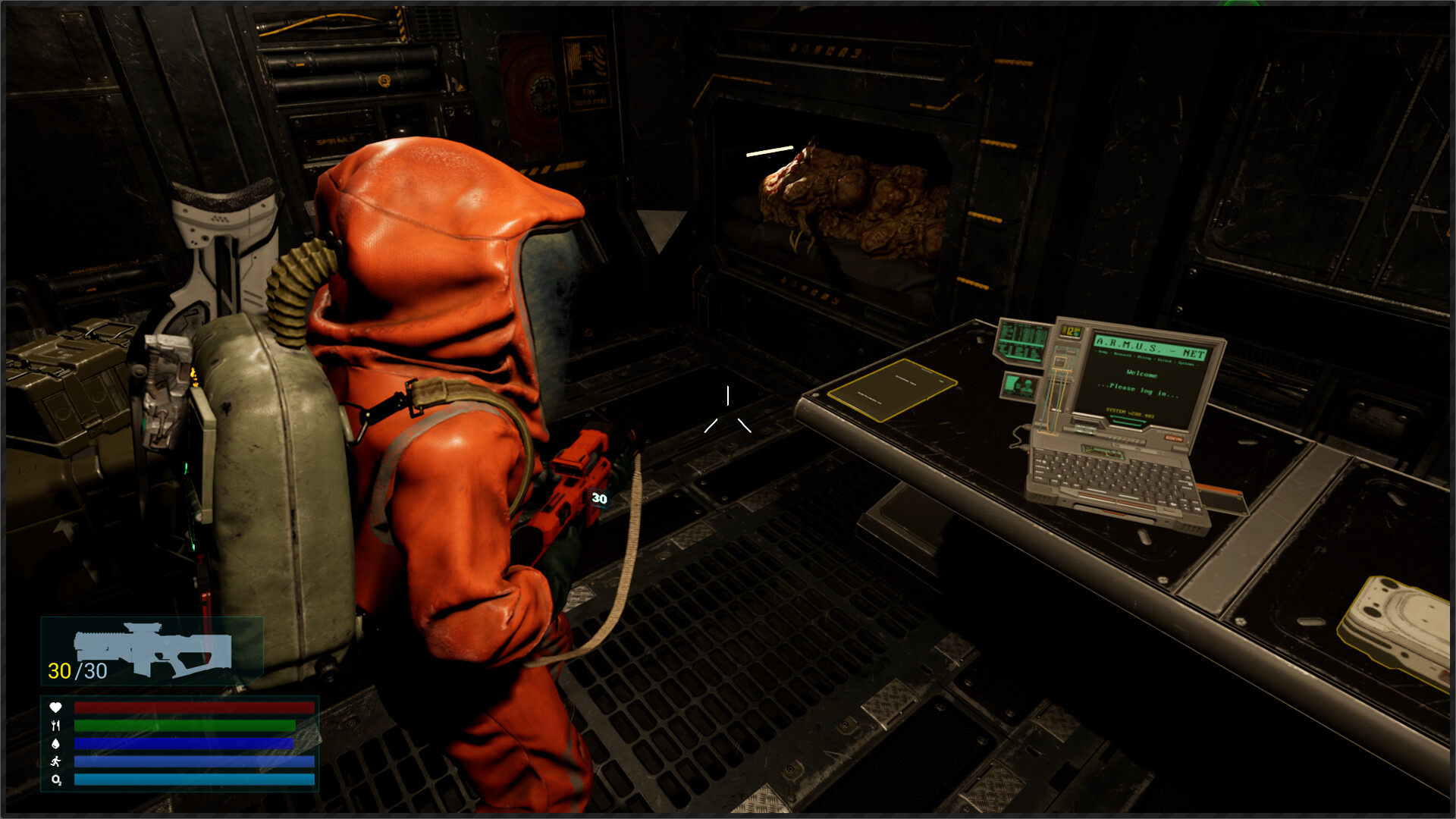Select the heart health icon
Viewport: 1456px width, 819px height.
click(55, 707)
